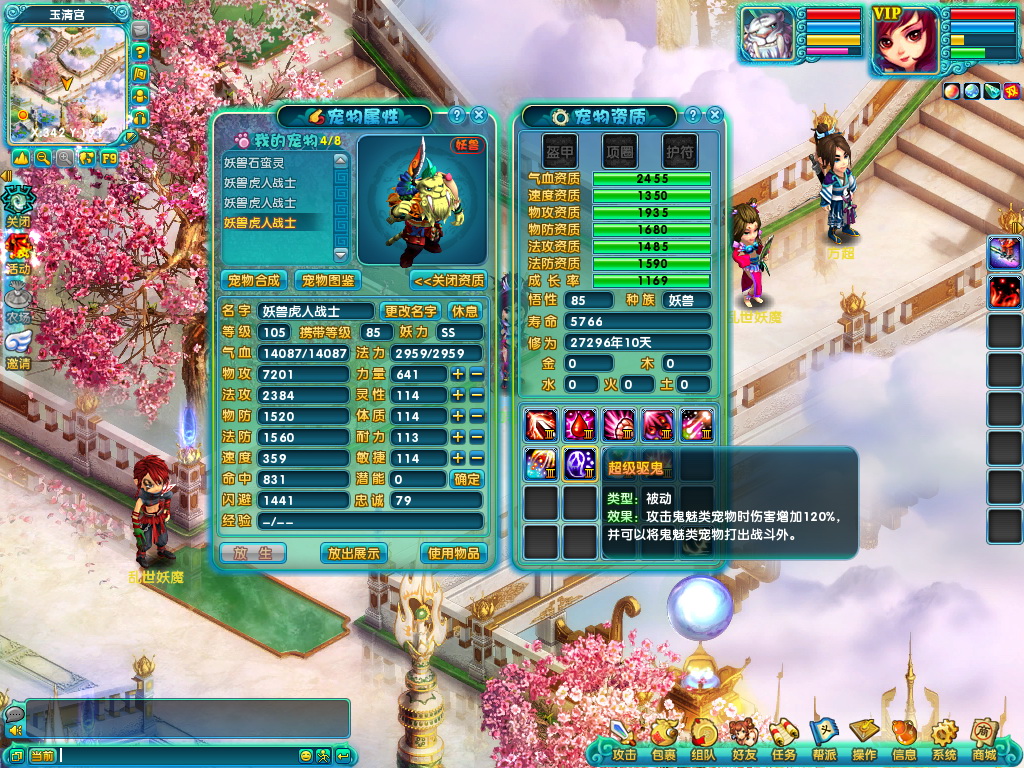Click the 放出展示 show pet button
Image resolution: width=1024 pixels, height=768 pixels.
(x=354, y=553)
